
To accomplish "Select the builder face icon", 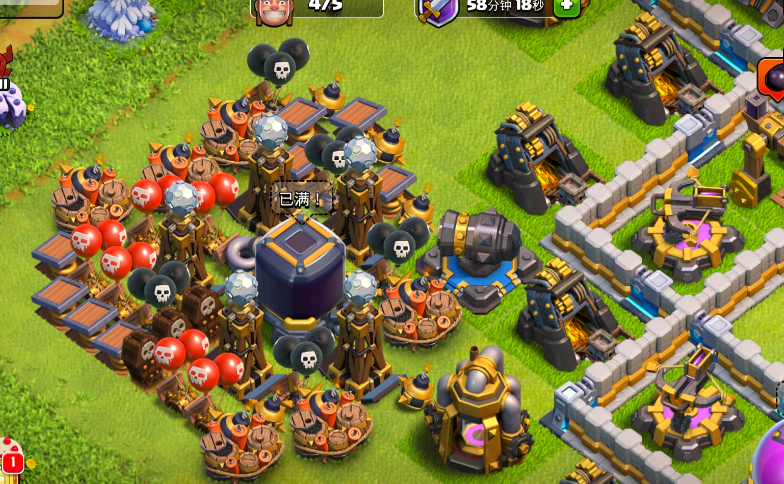I will coord(269,9).
